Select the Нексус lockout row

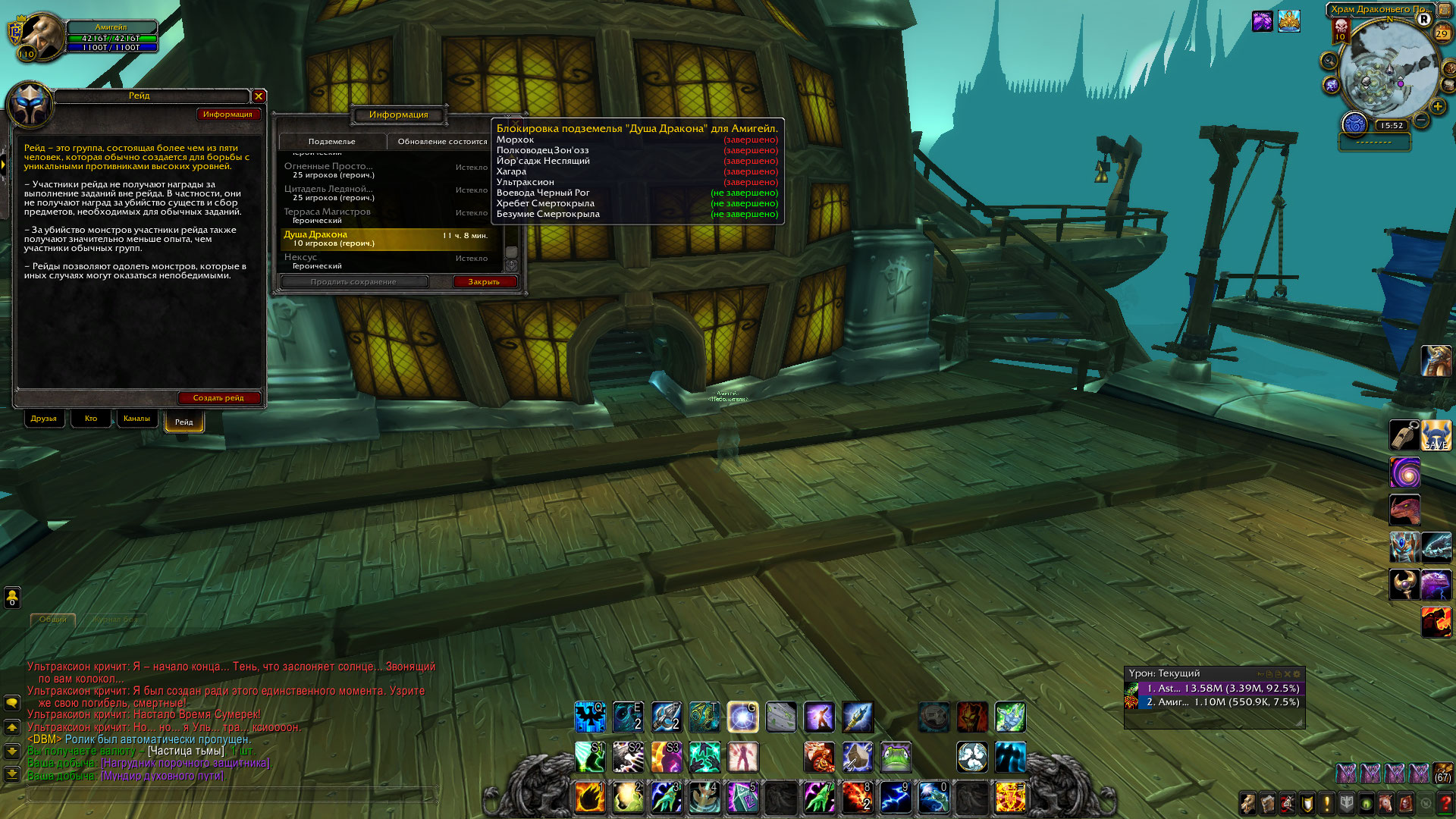[x=387, y=262]
